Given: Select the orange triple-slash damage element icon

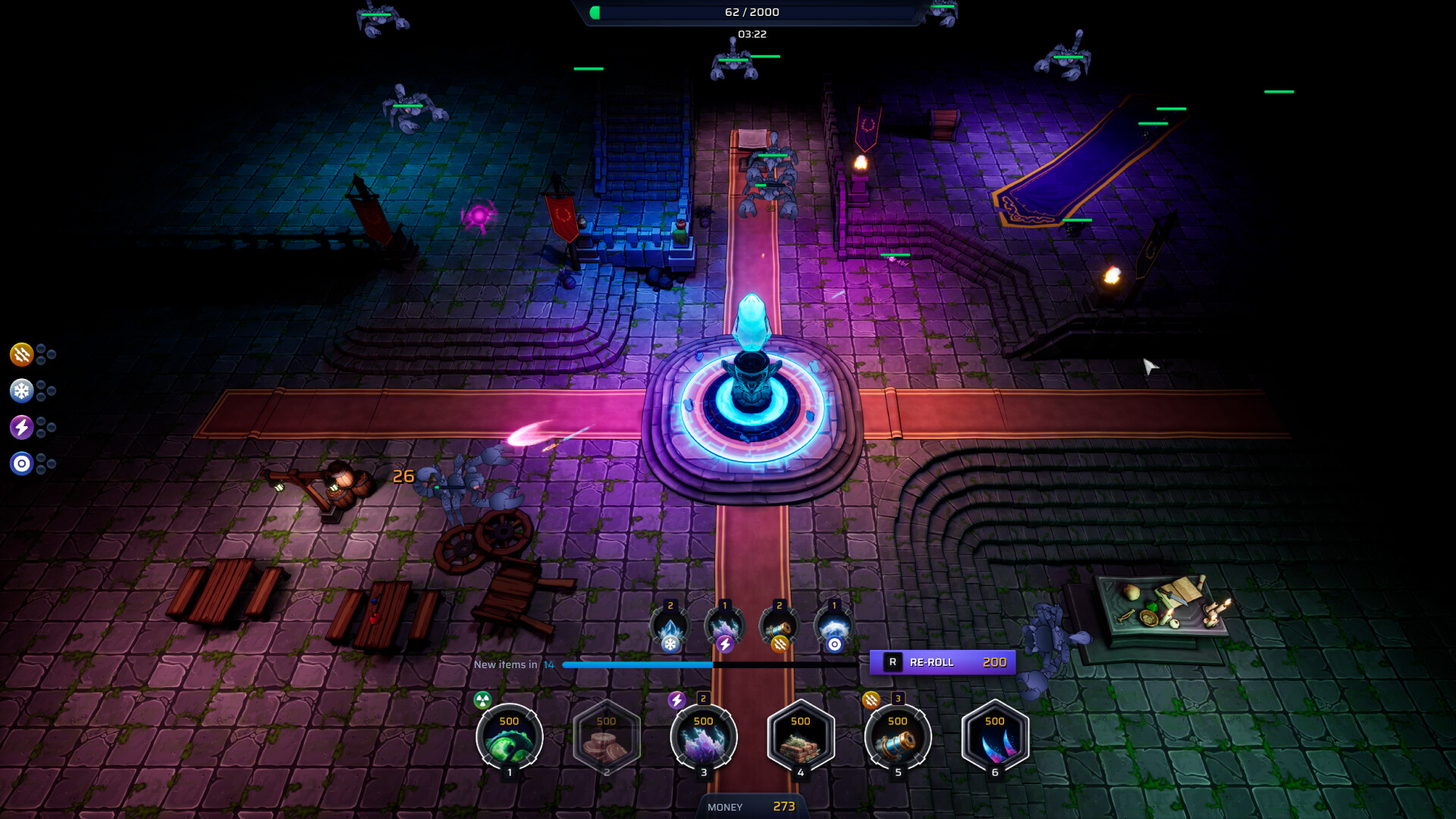Looking at the screenshot, I should point(22,355).
